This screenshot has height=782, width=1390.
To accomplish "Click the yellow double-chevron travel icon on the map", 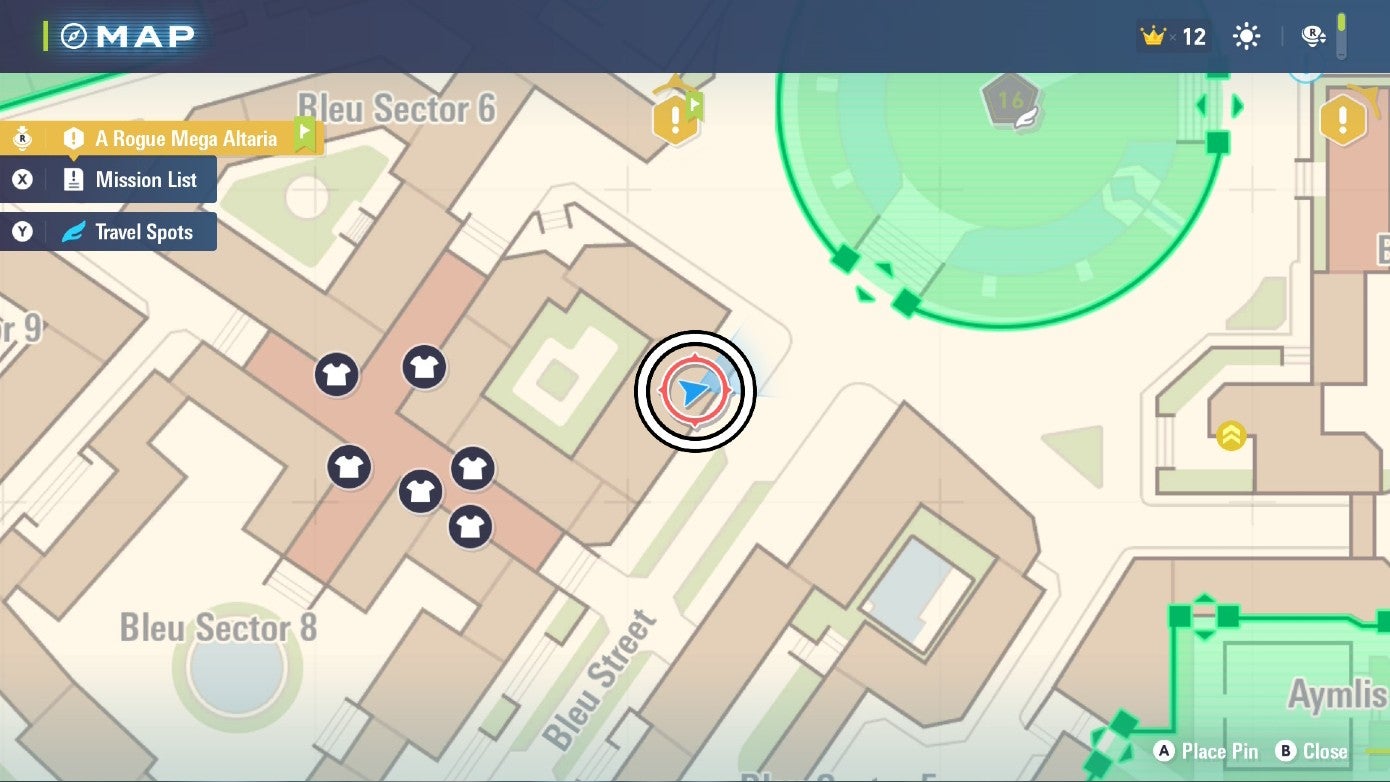I will 1232,435.
